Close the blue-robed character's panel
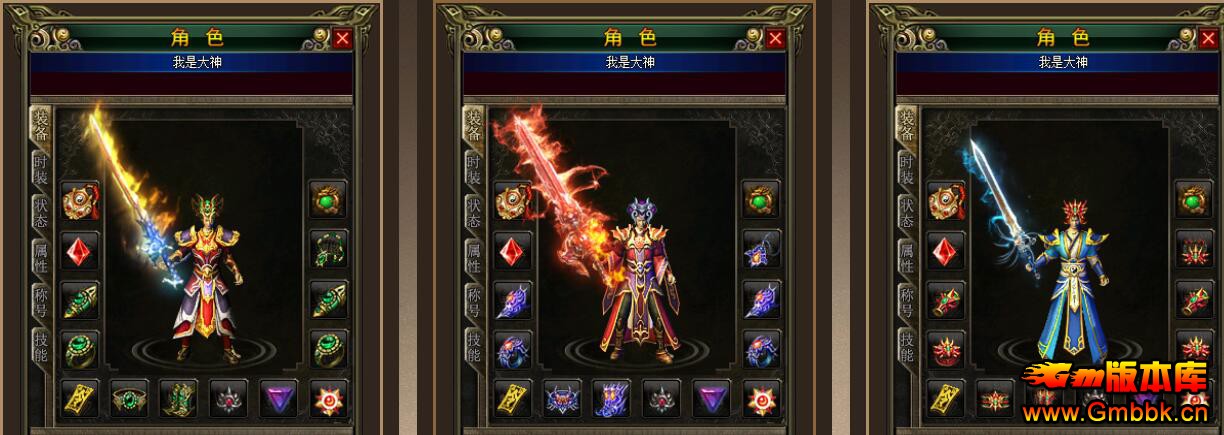Screen dimensions: 1224x435 click(x=1208, y=39)
